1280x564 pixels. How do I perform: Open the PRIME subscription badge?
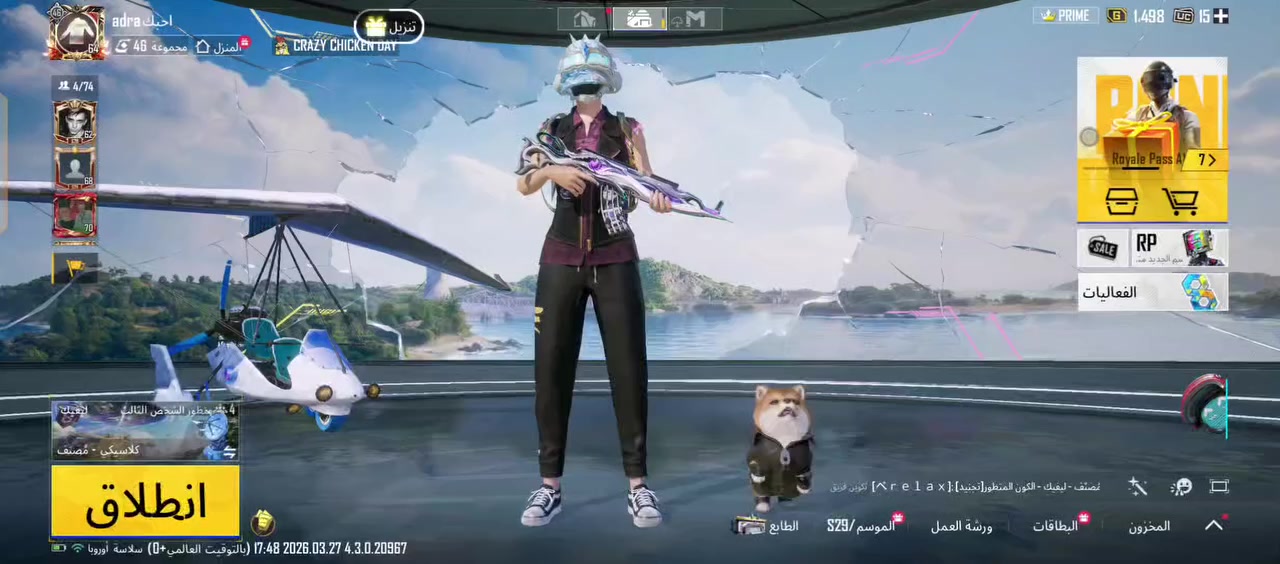(x=1065, y=16)
